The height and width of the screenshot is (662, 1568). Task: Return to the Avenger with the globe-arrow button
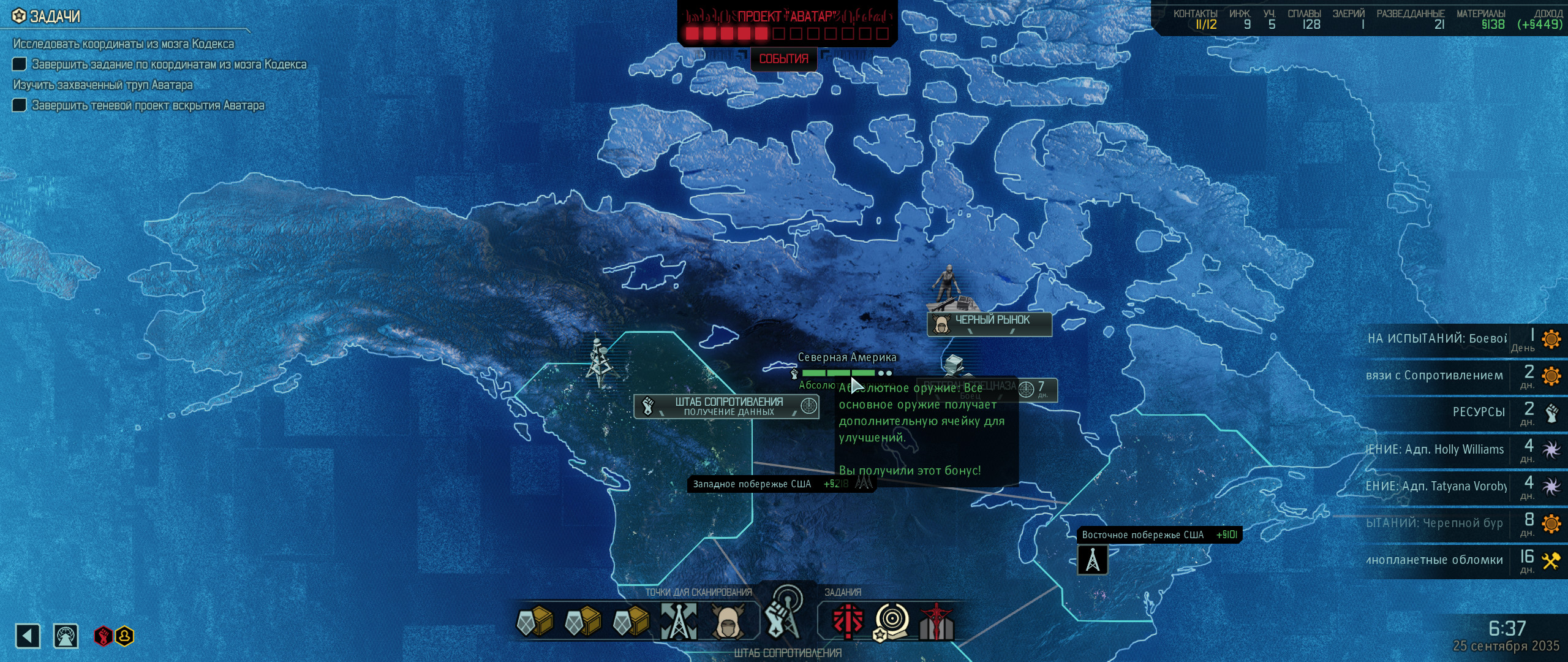tap(66, 636)
